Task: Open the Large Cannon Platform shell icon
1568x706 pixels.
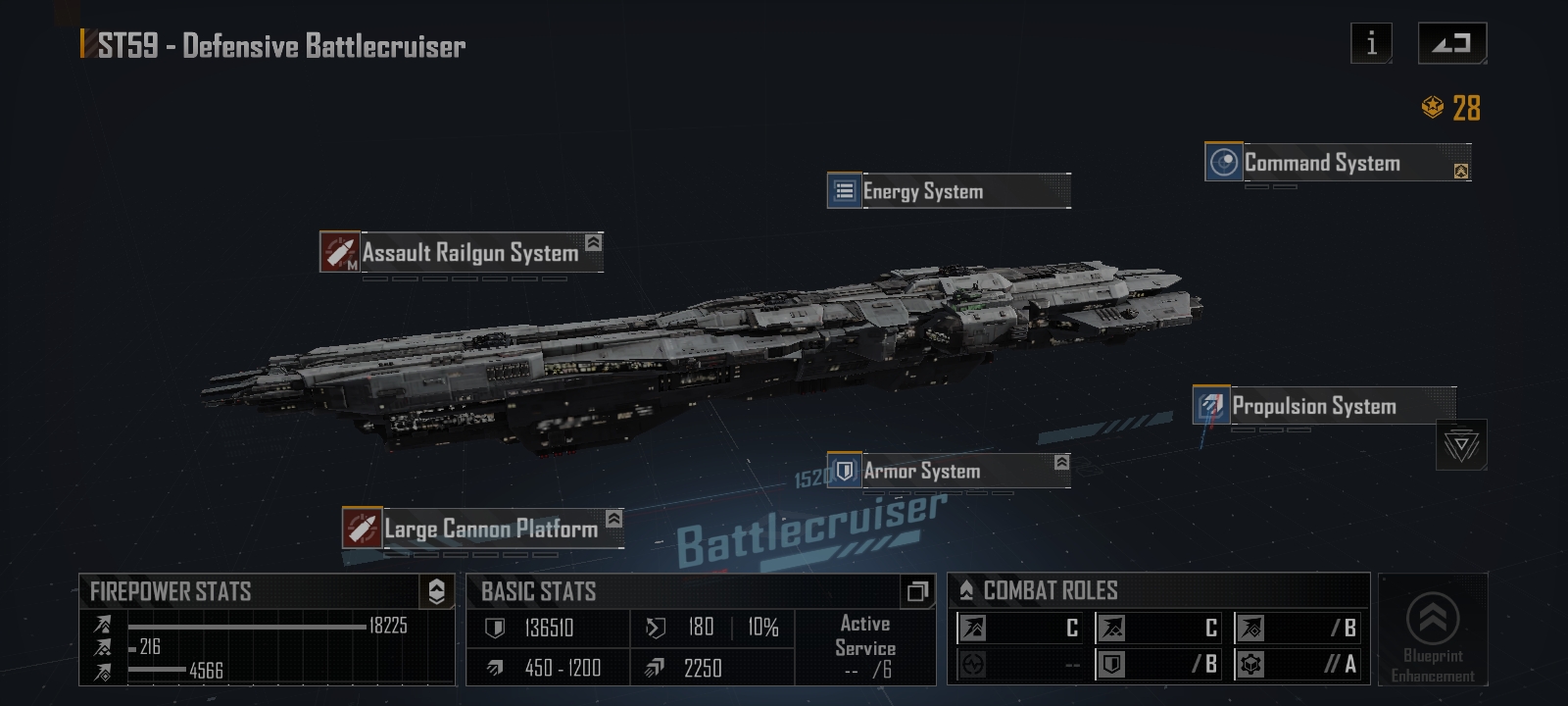Action: tap(361, 528)
